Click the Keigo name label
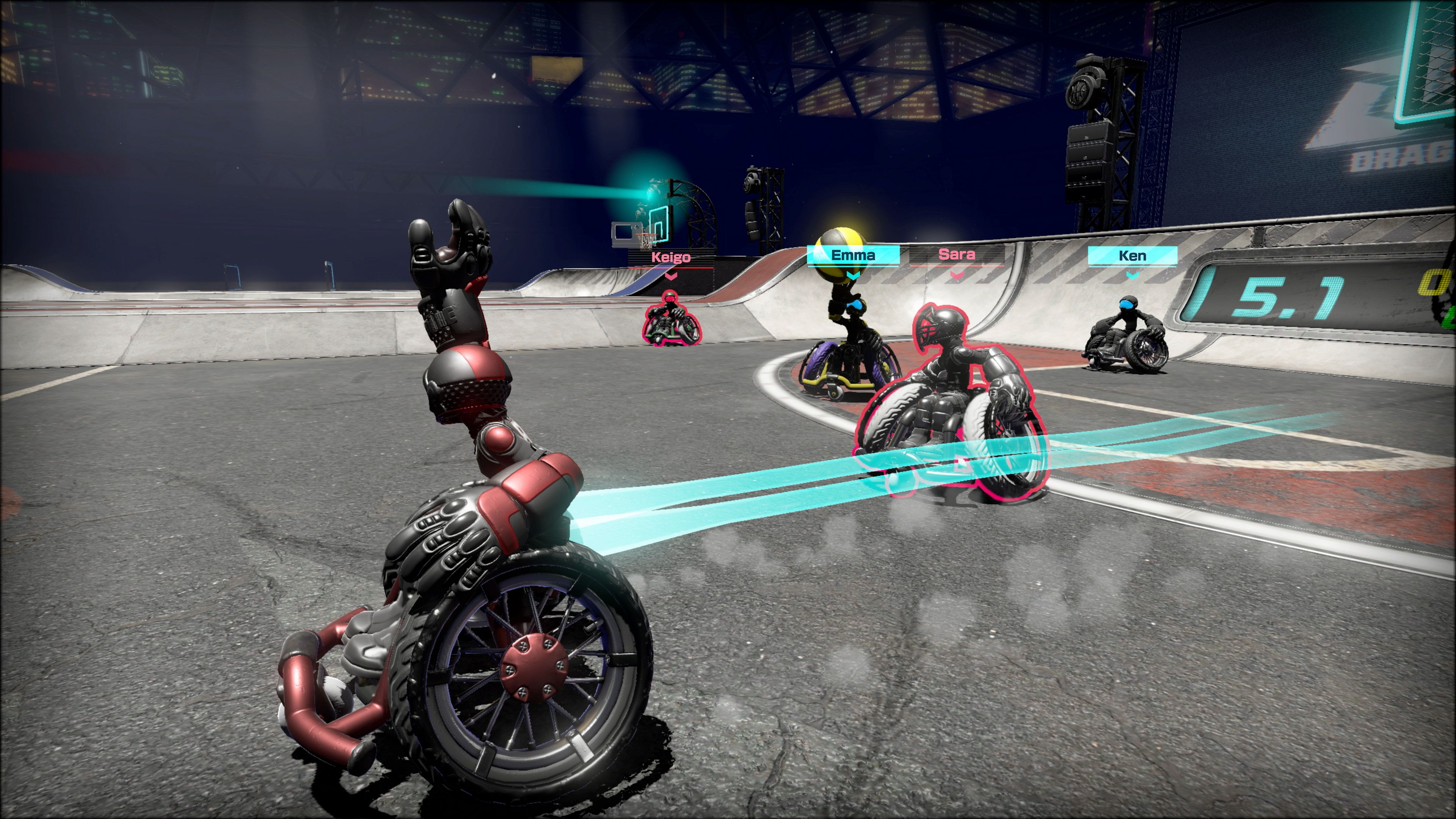 pyautogui.click(x=672, y=258)
